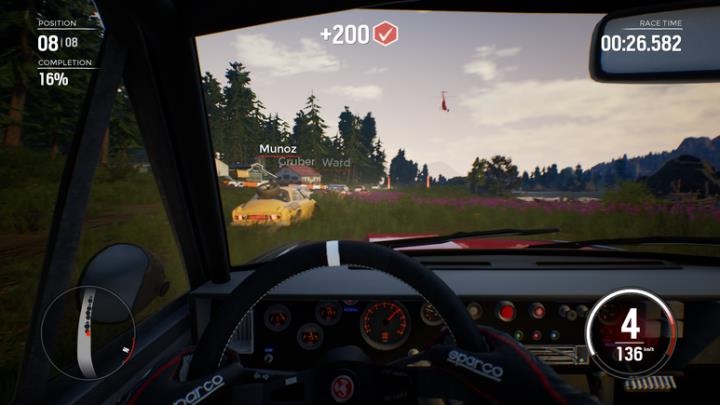Image resolution: width=720 pixels, height=409 pixels.
Task: Click the red checkmark bonus badge
Action: click(x=386, y=35)
